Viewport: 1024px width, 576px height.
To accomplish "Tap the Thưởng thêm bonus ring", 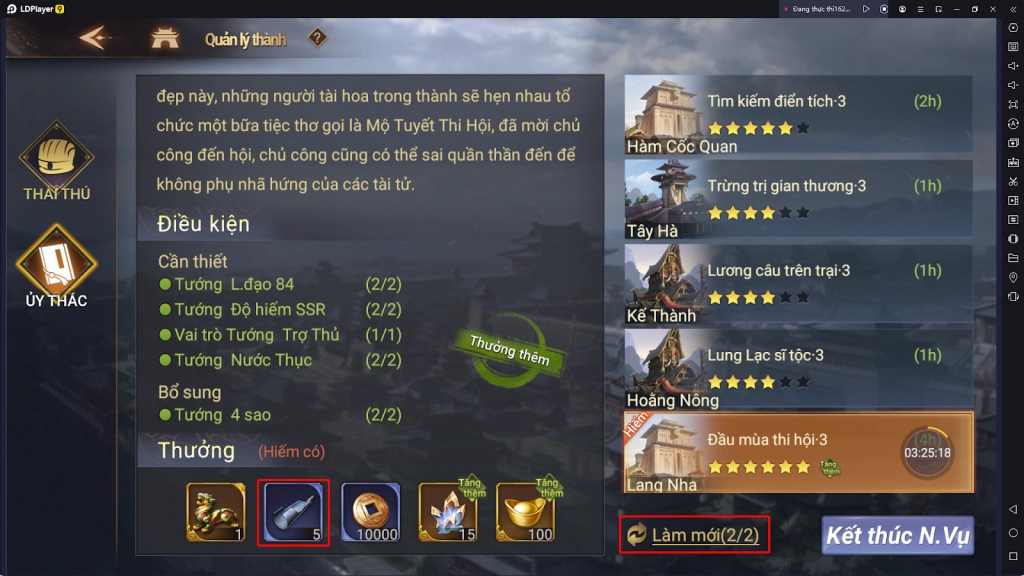I will coord(508,350).
